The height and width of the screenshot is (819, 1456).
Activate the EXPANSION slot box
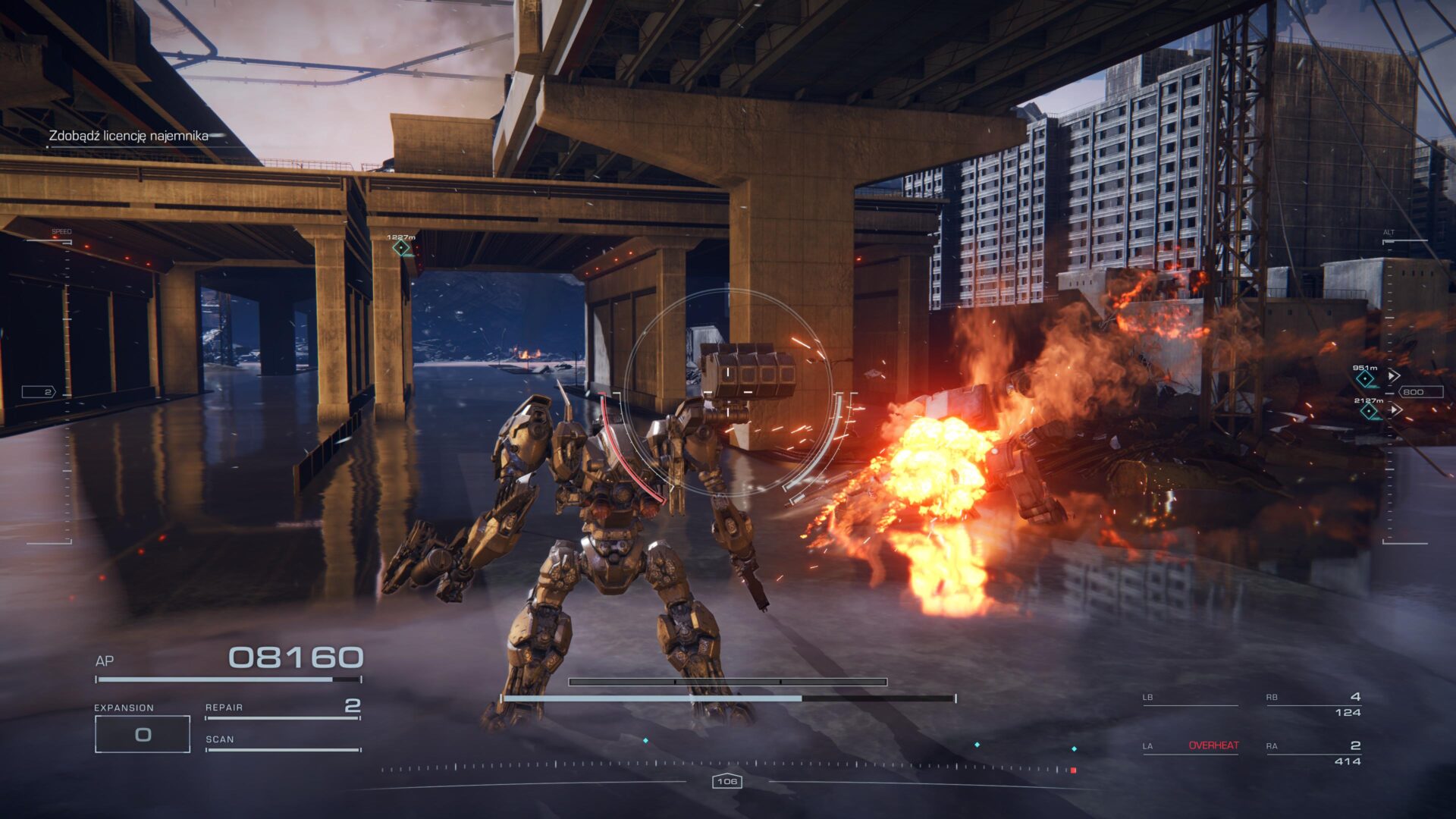(143, 734)
